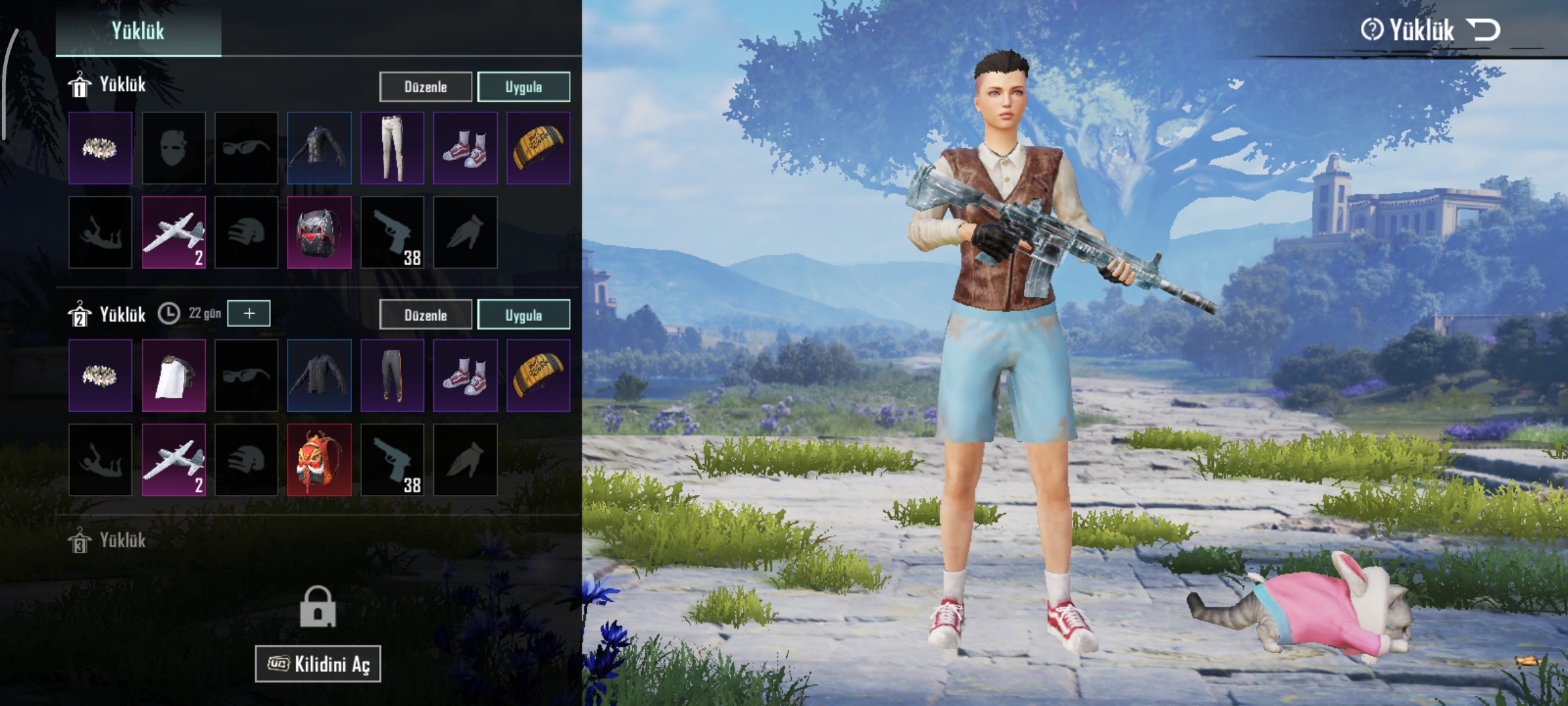Apply loadout 1 with its Uygula button

pyautogui.click(x=523, y=87)
